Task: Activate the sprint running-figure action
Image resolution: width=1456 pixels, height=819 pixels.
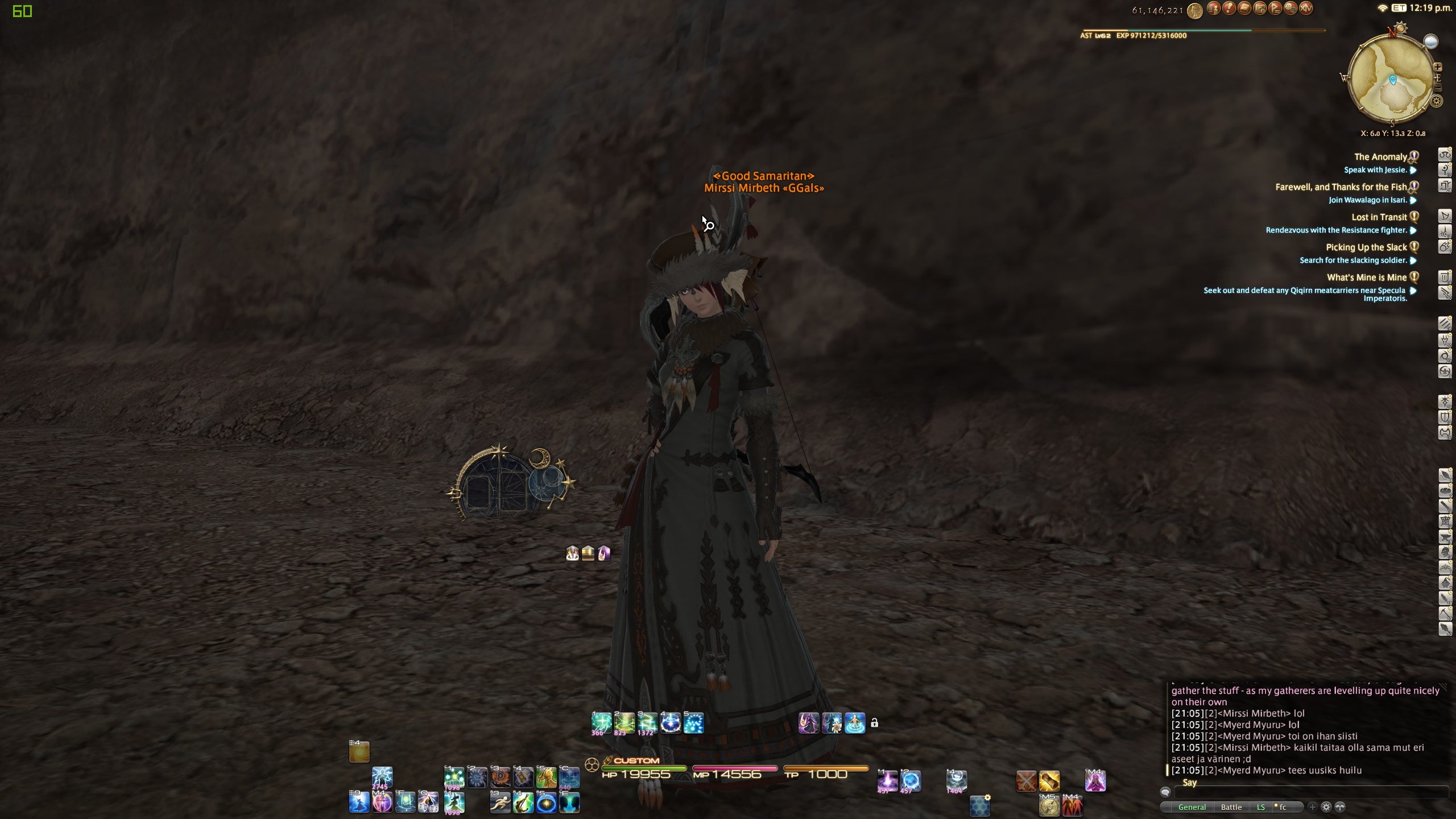Action: click(500, 803)
